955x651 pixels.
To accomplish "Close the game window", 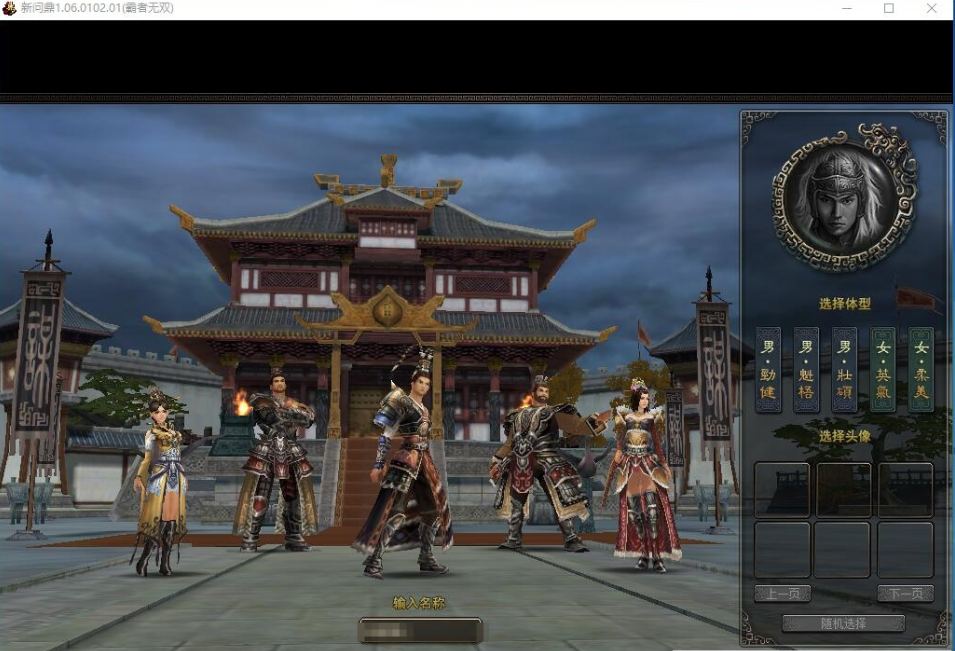I will pos(932,9).
